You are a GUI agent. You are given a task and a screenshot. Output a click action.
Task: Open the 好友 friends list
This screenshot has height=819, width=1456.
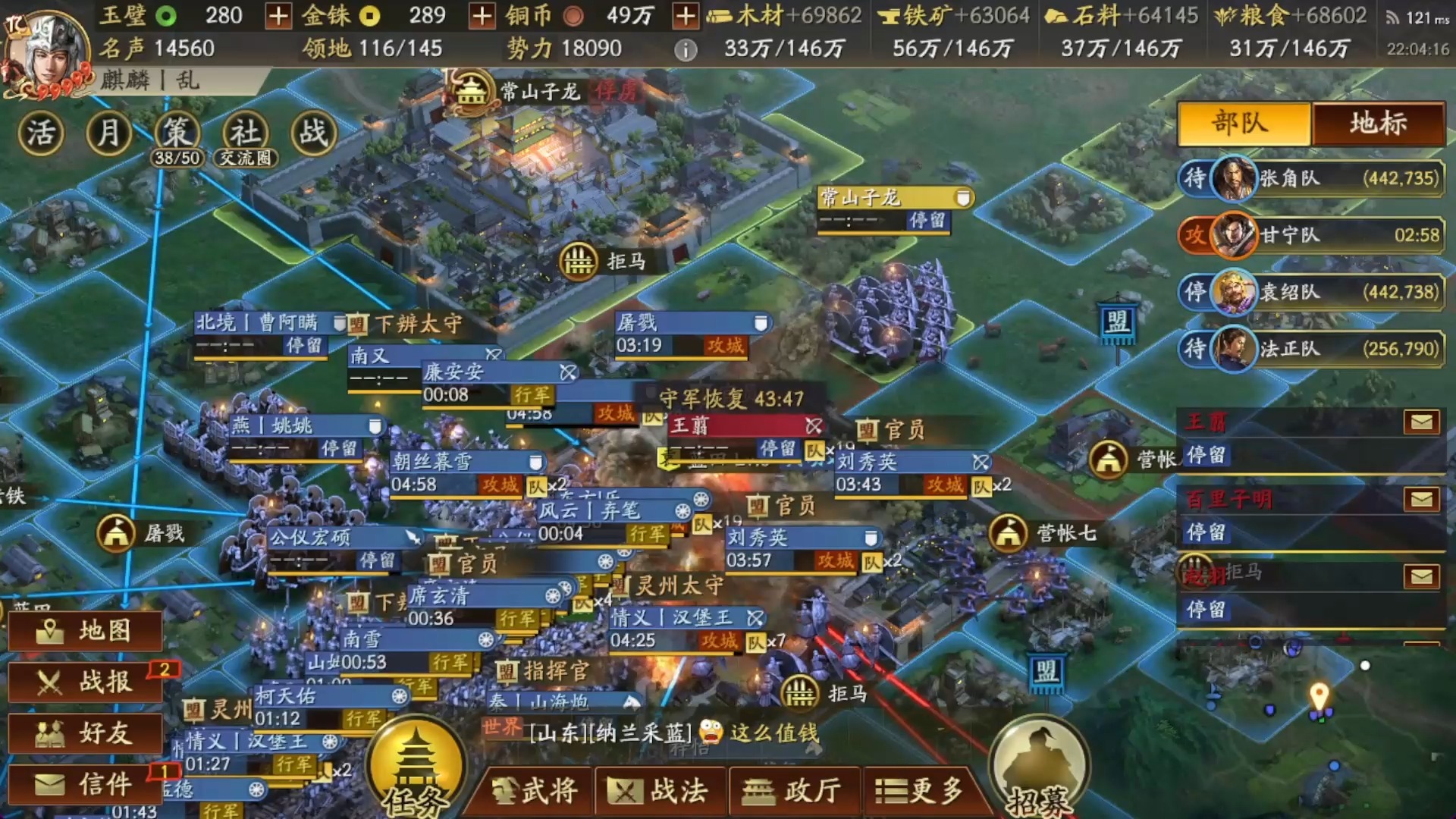[83, 733]
